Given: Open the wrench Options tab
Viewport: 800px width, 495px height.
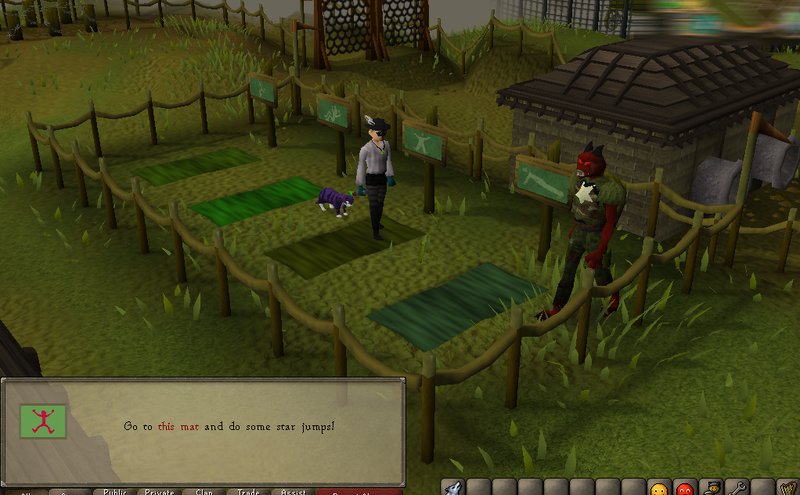Looking at the screenshot, I should point(738,488).
